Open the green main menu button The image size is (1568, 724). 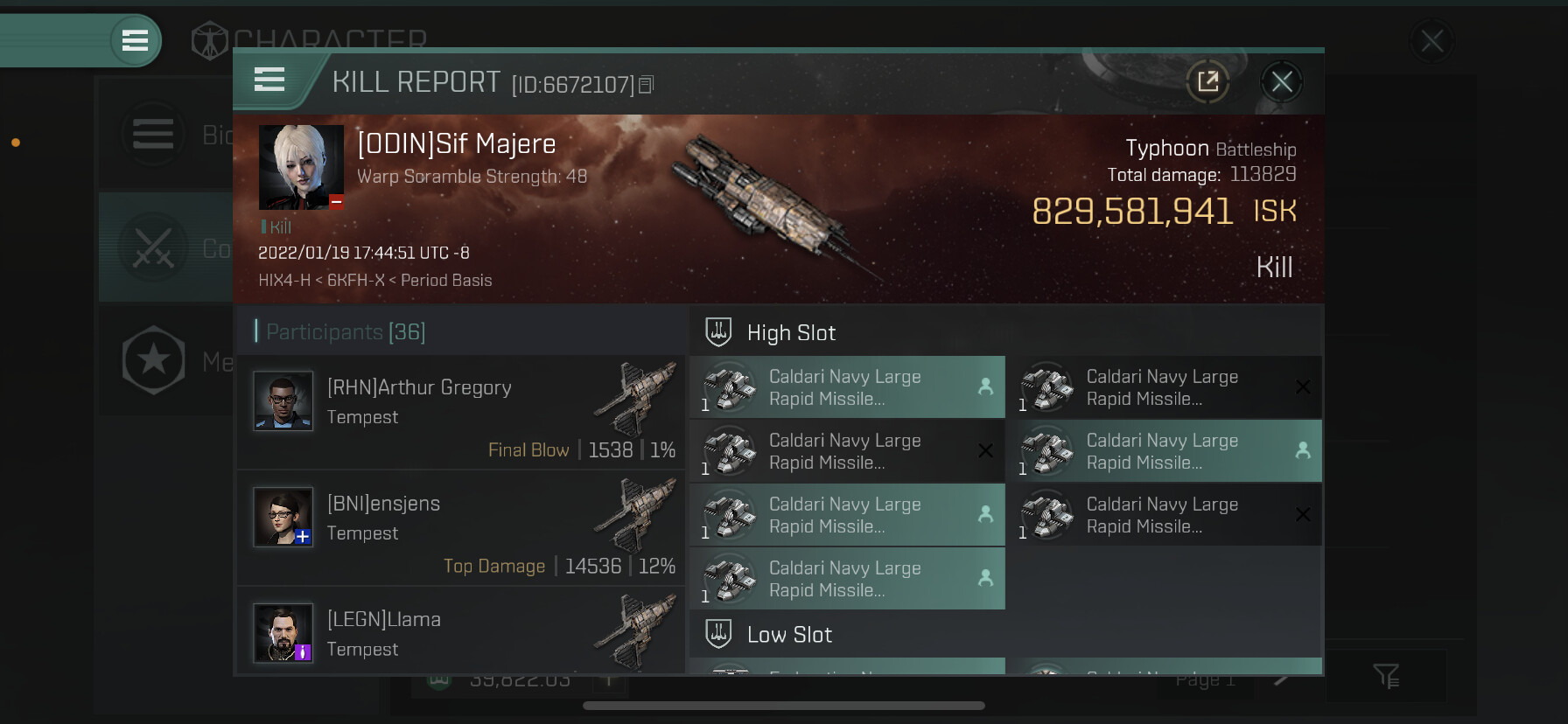[135, 40]
